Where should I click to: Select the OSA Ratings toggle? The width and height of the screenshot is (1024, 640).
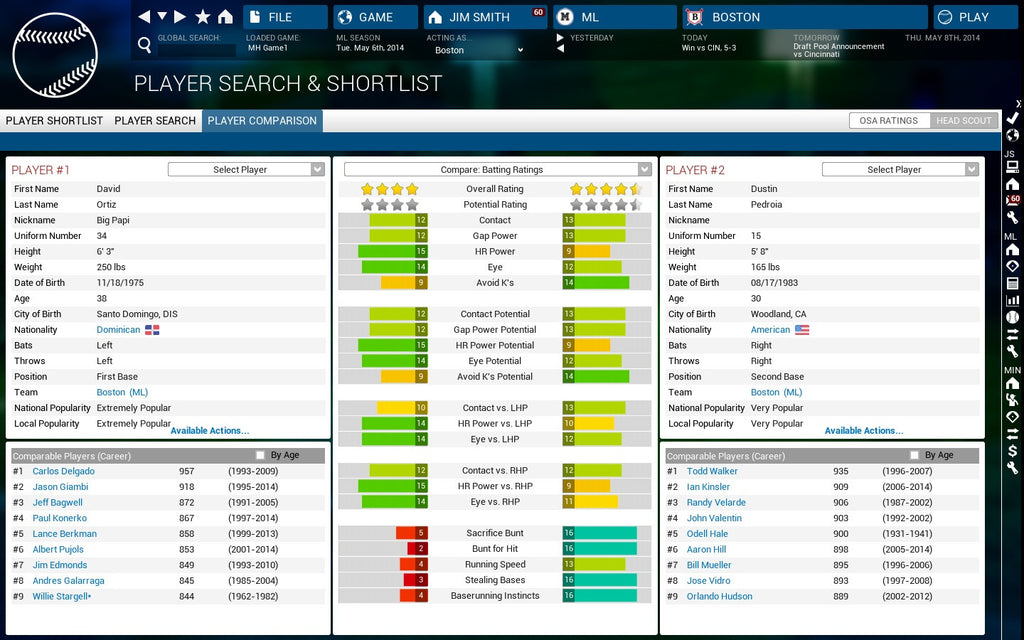pyautogui.click(x=889, y=121)
